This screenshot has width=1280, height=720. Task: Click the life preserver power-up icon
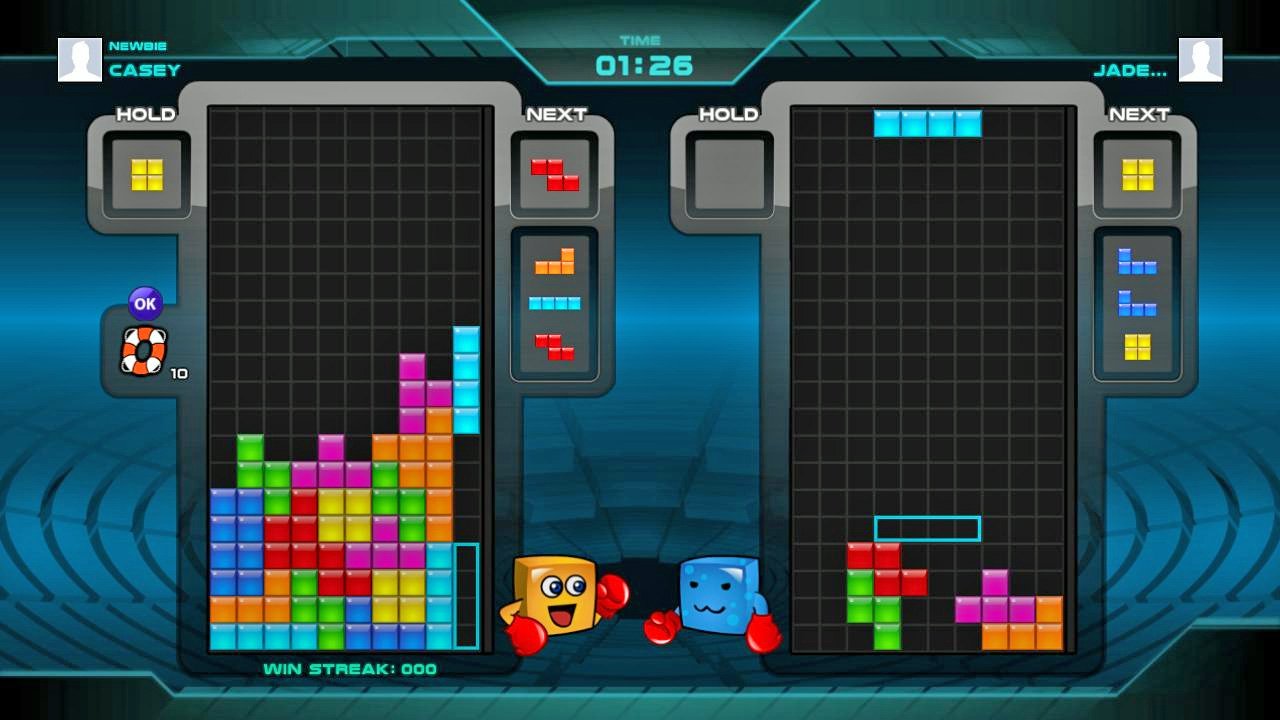[143, 352]
